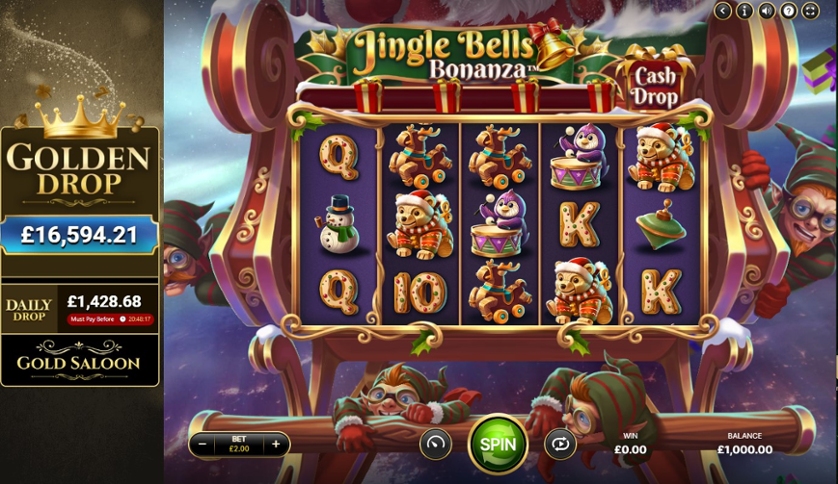Screen dimensions: 838x484
Task: Open the autoplay options
Action: pos(560,443)
